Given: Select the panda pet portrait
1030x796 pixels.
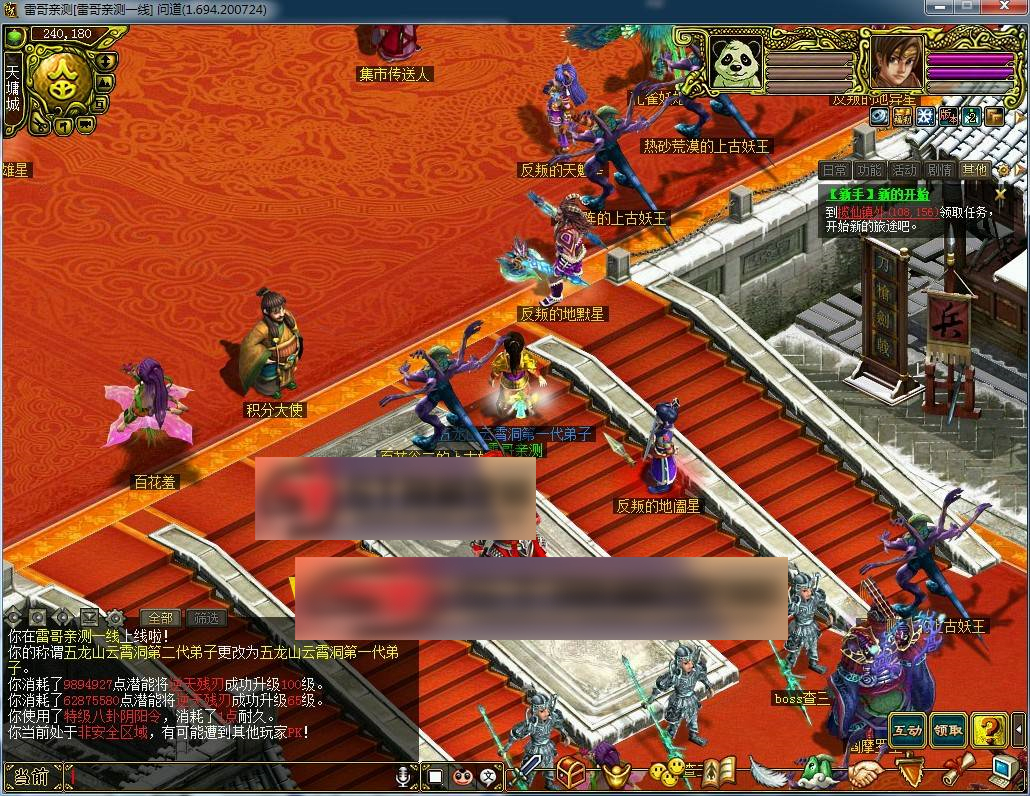Looking at the screenshot, I should point(736,62).
